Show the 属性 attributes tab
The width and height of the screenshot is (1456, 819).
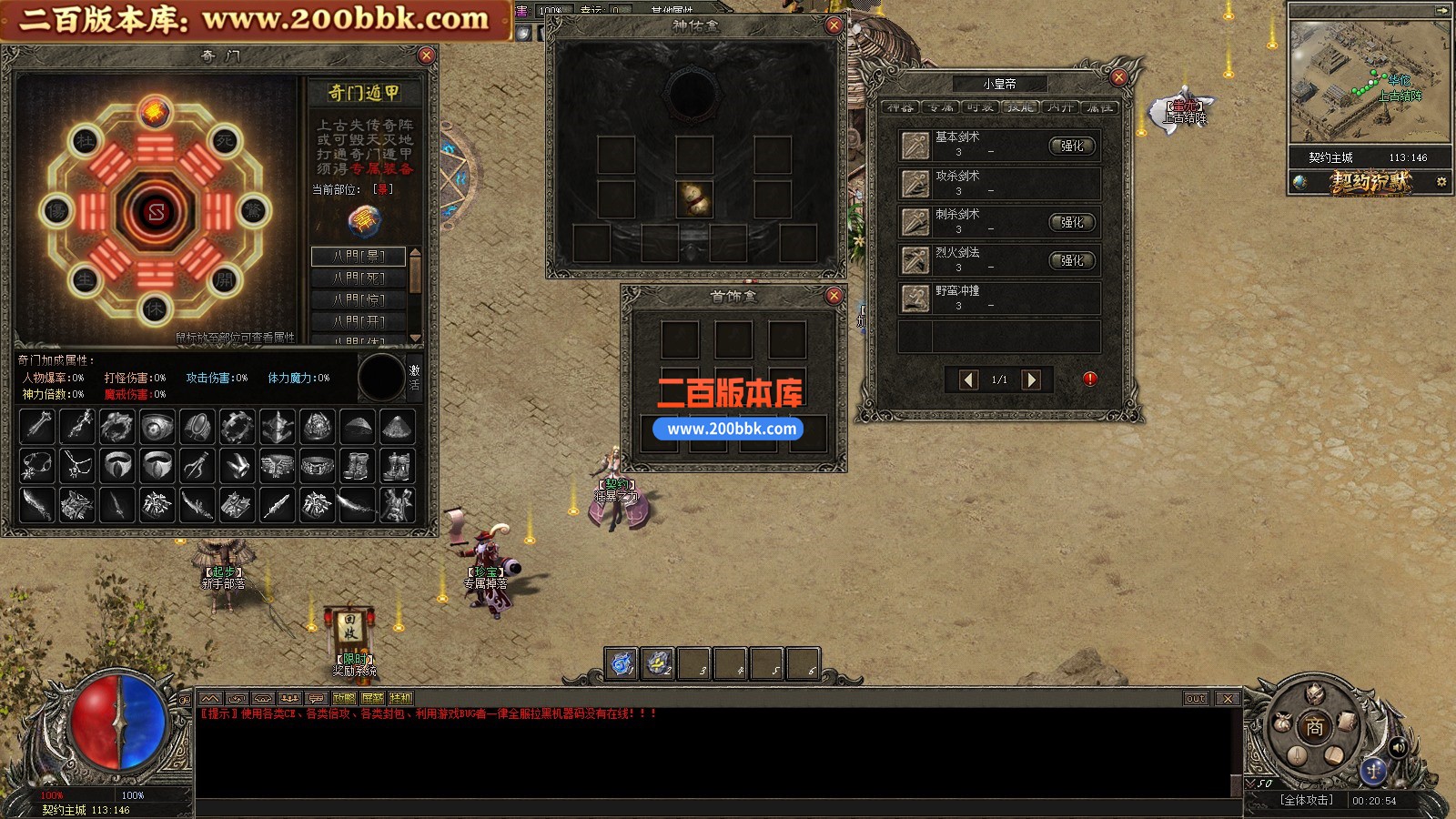1099,107
